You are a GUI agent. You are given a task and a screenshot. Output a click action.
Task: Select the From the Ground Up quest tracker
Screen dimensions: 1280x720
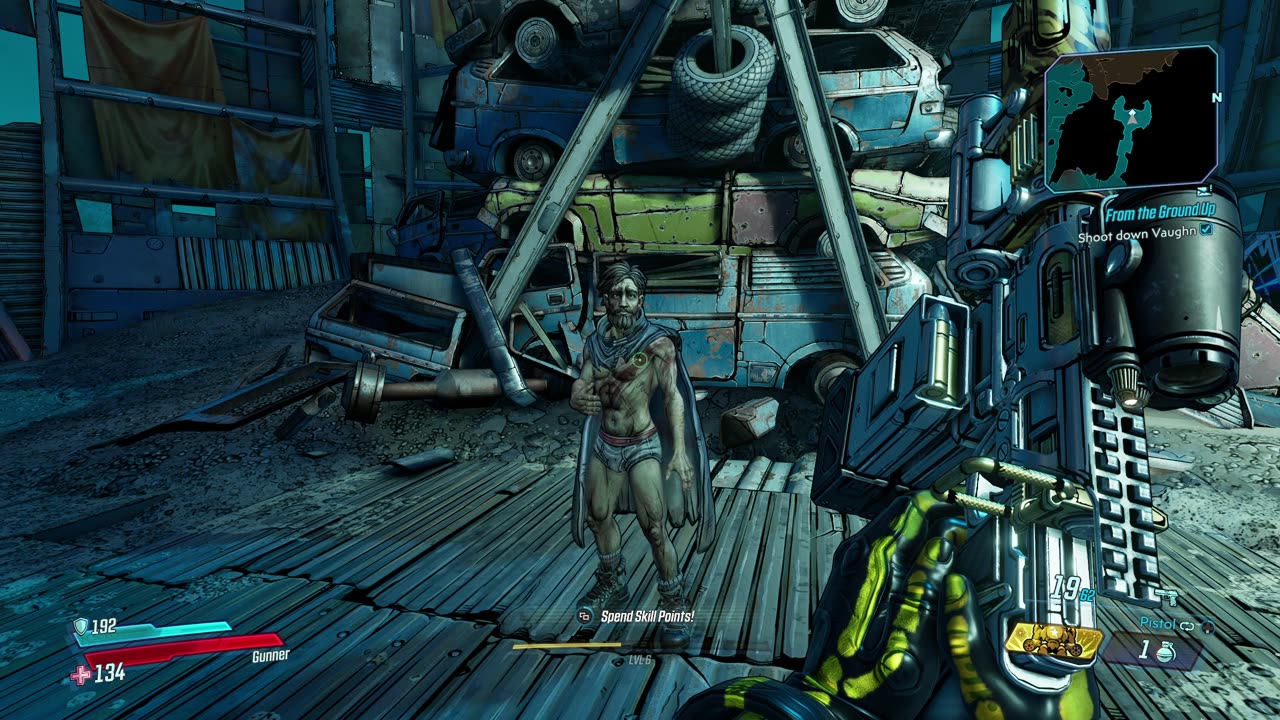click(1159, 213)
